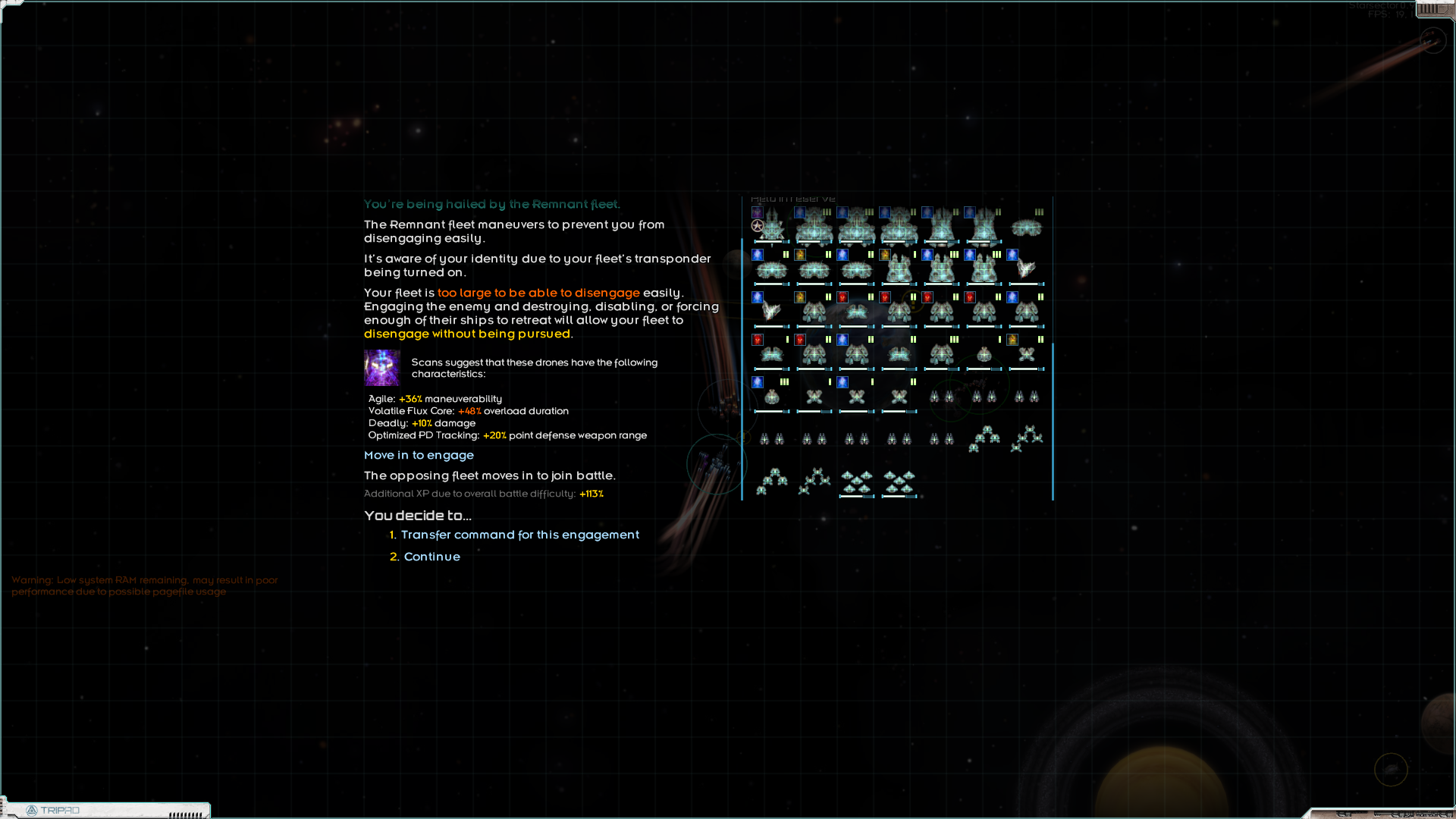Select the Remnant drone scan portrait icon
Viewport: 1456px width, 819px height.
point(381,369)
